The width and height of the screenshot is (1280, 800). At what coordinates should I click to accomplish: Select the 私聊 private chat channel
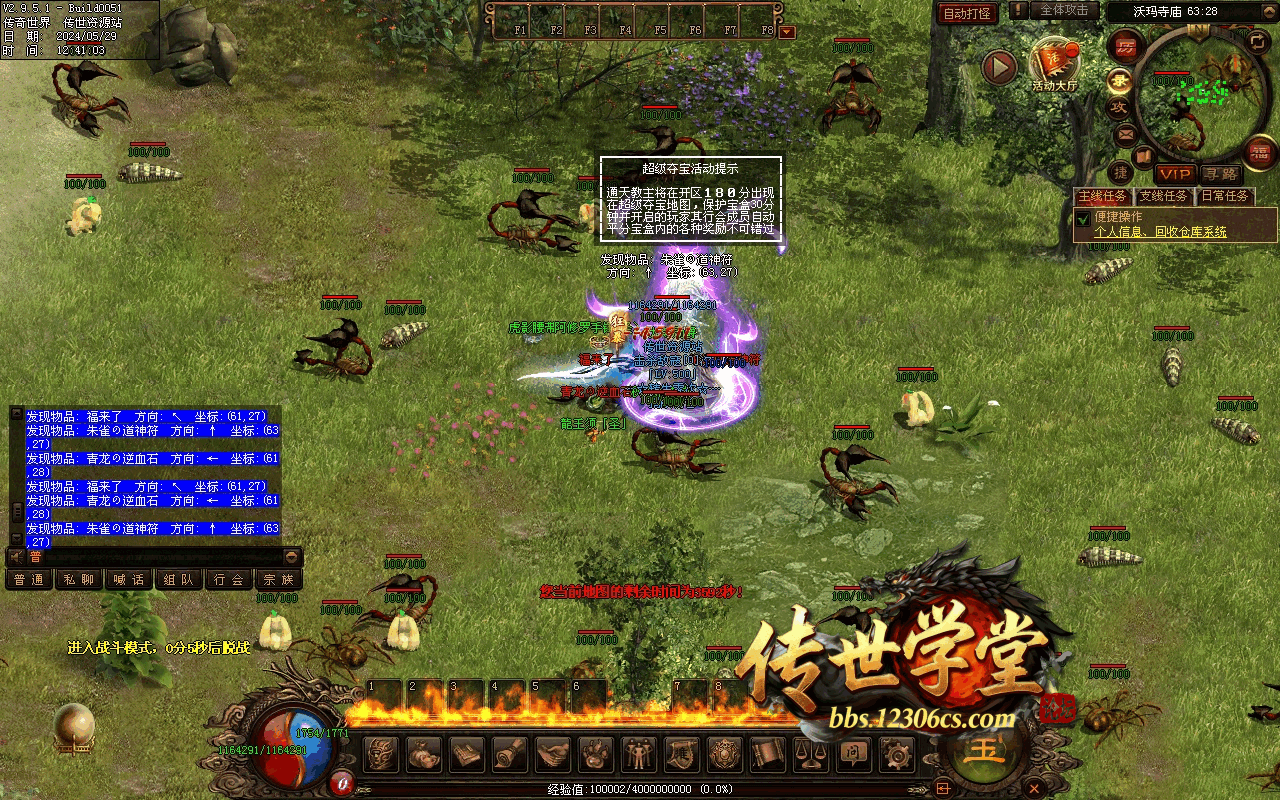coord(79,579)
